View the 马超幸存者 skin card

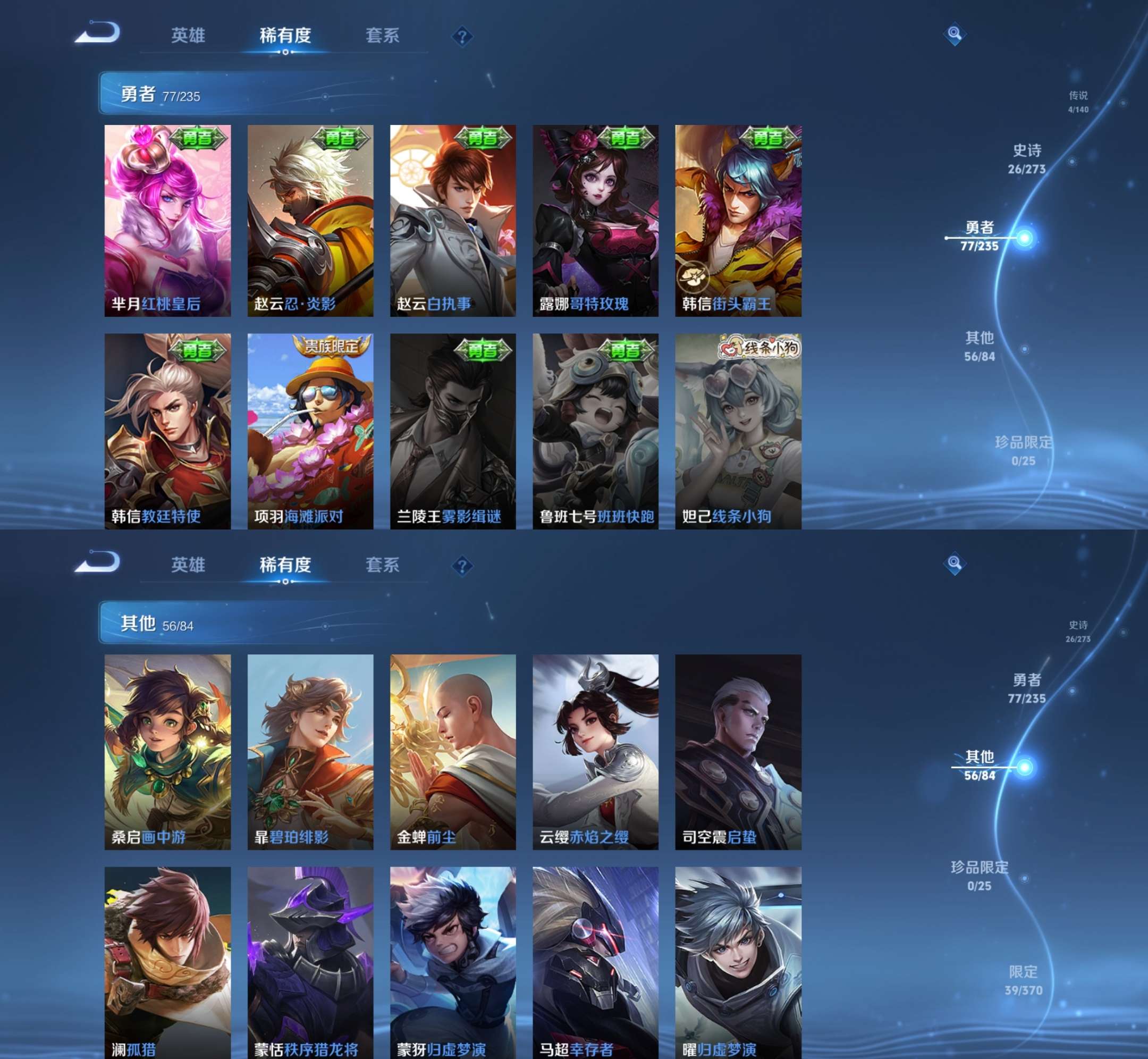click(x=595, y=963)
